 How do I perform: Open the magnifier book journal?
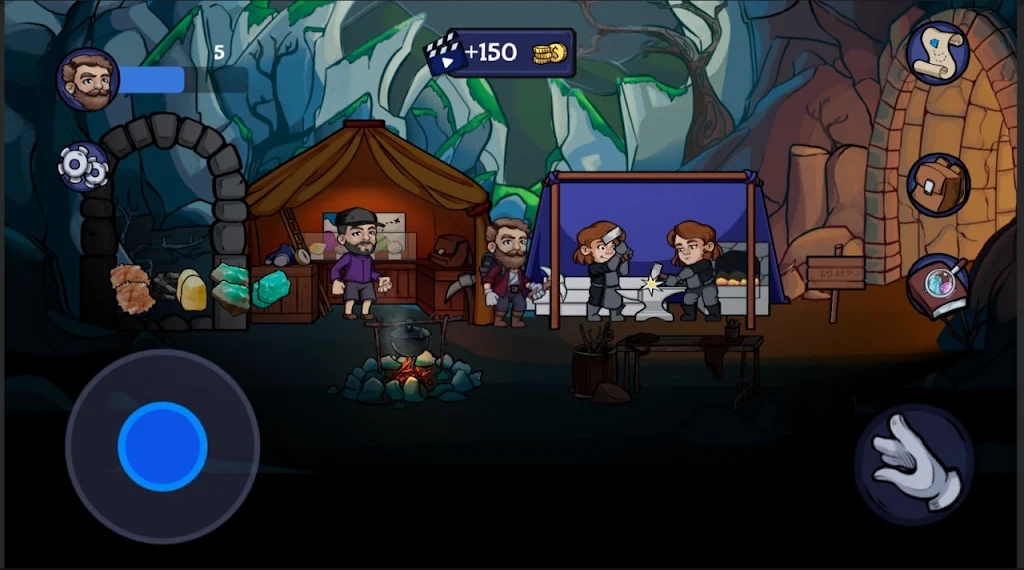point(938,287)
